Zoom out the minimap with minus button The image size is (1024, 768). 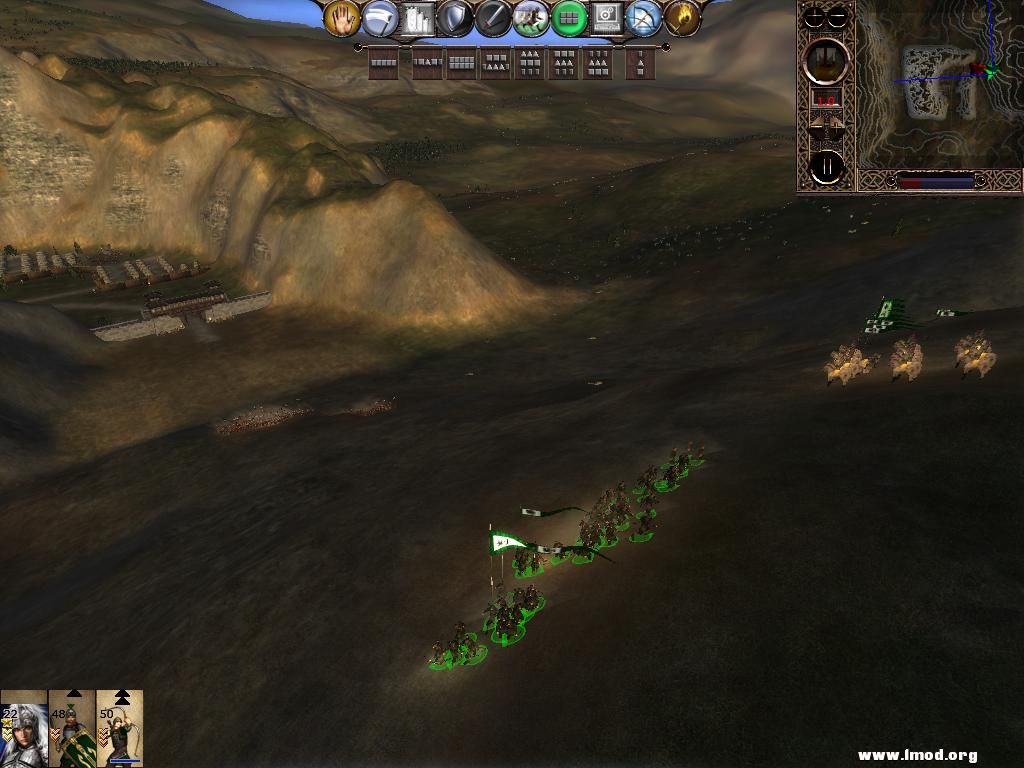838,17
